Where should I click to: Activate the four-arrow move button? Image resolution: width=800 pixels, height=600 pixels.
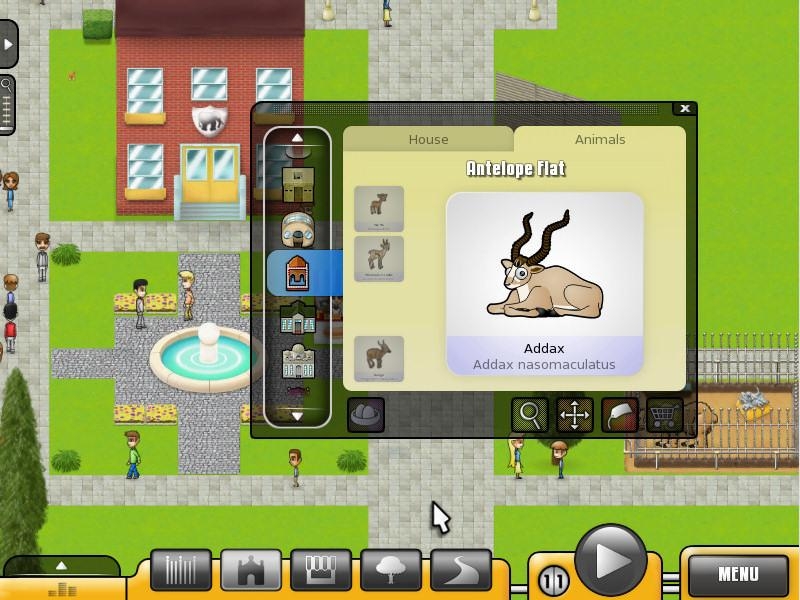[575, 414]
